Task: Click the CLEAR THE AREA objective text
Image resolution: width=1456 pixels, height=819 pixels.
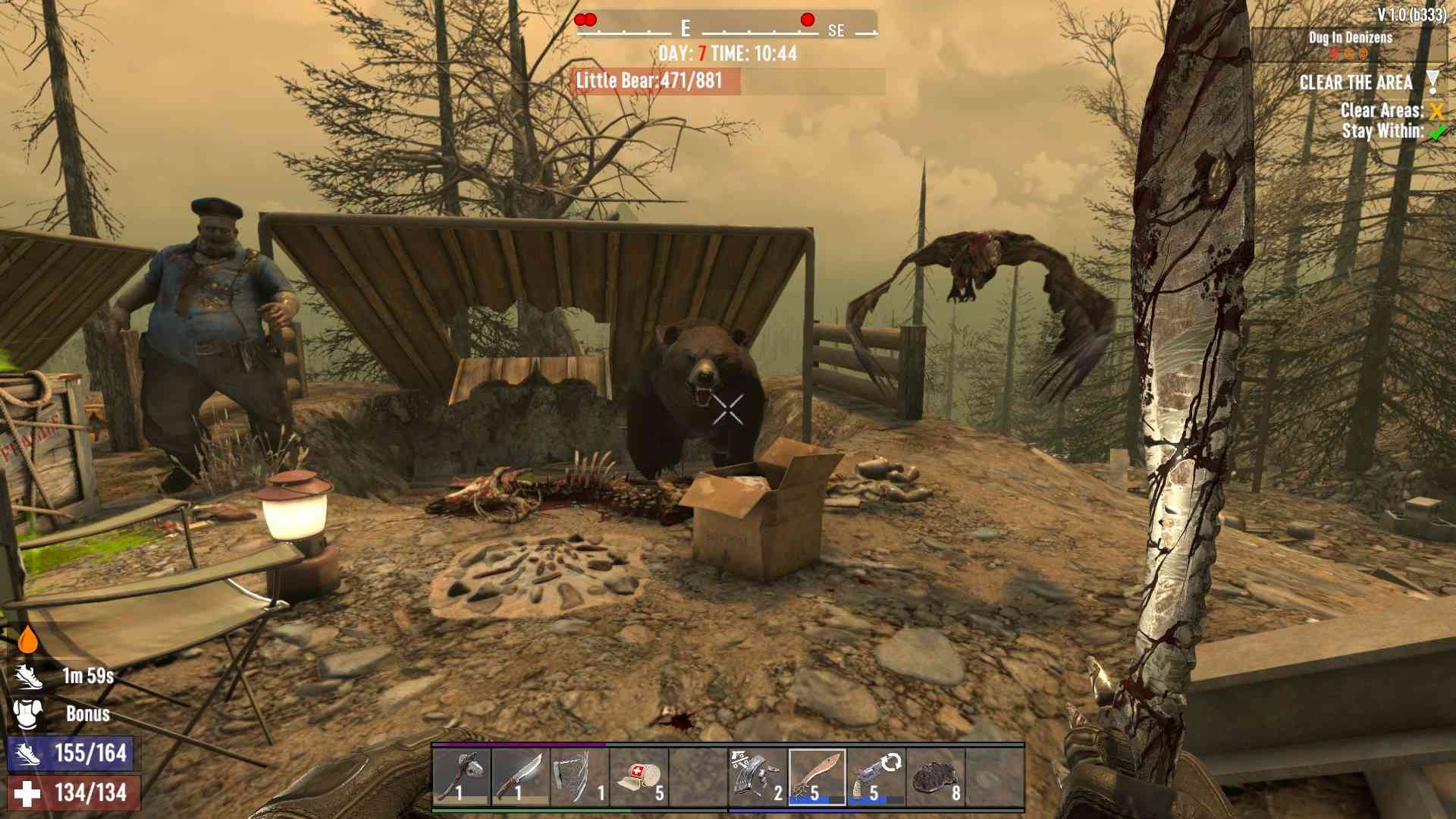Action: (1357, 82)
